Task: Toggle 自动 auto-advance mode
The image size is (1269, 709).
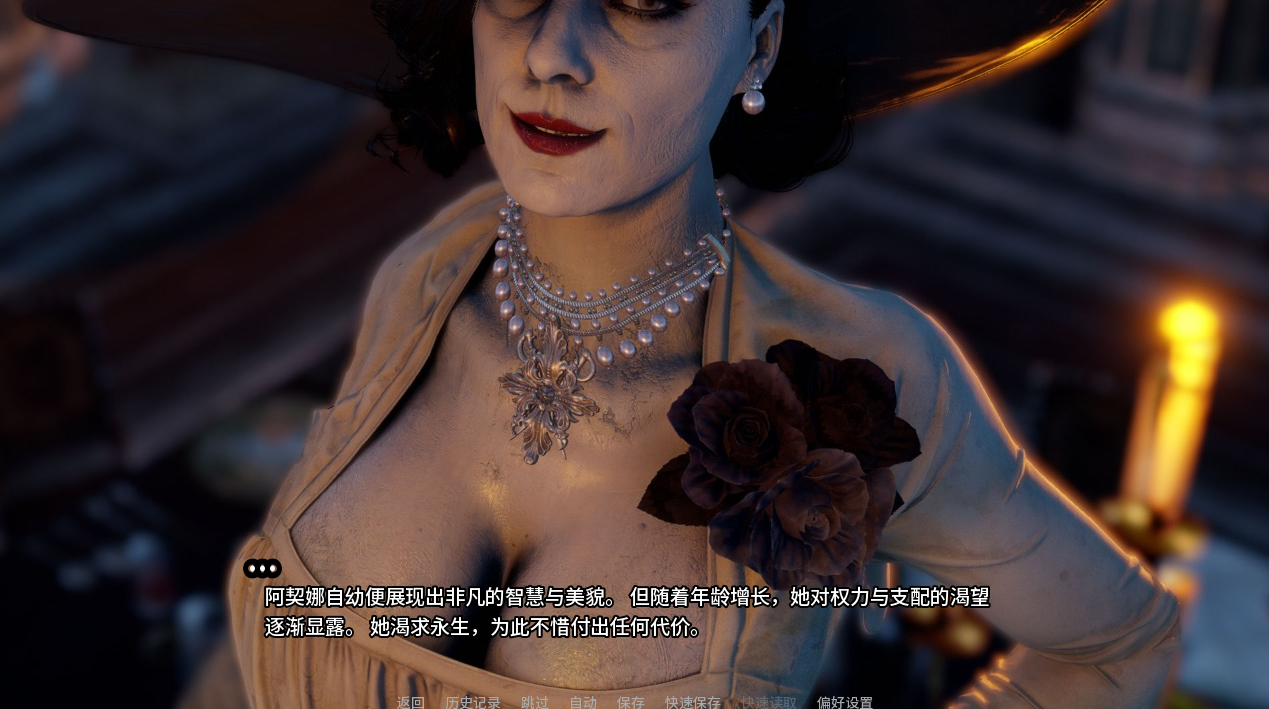Action: [583, 702]
